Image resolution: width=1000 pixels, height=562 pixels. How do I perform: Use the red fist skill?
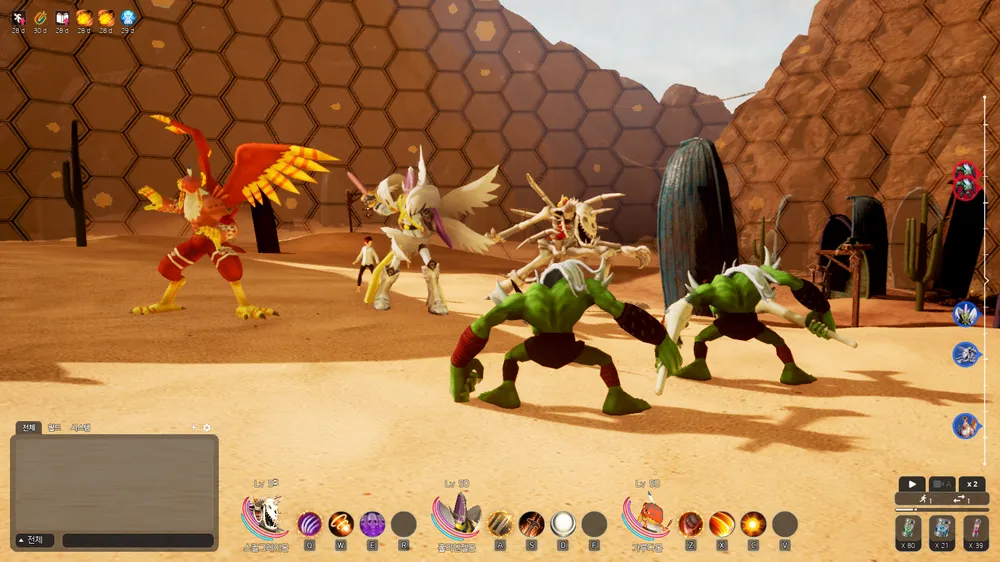point(691,523)
